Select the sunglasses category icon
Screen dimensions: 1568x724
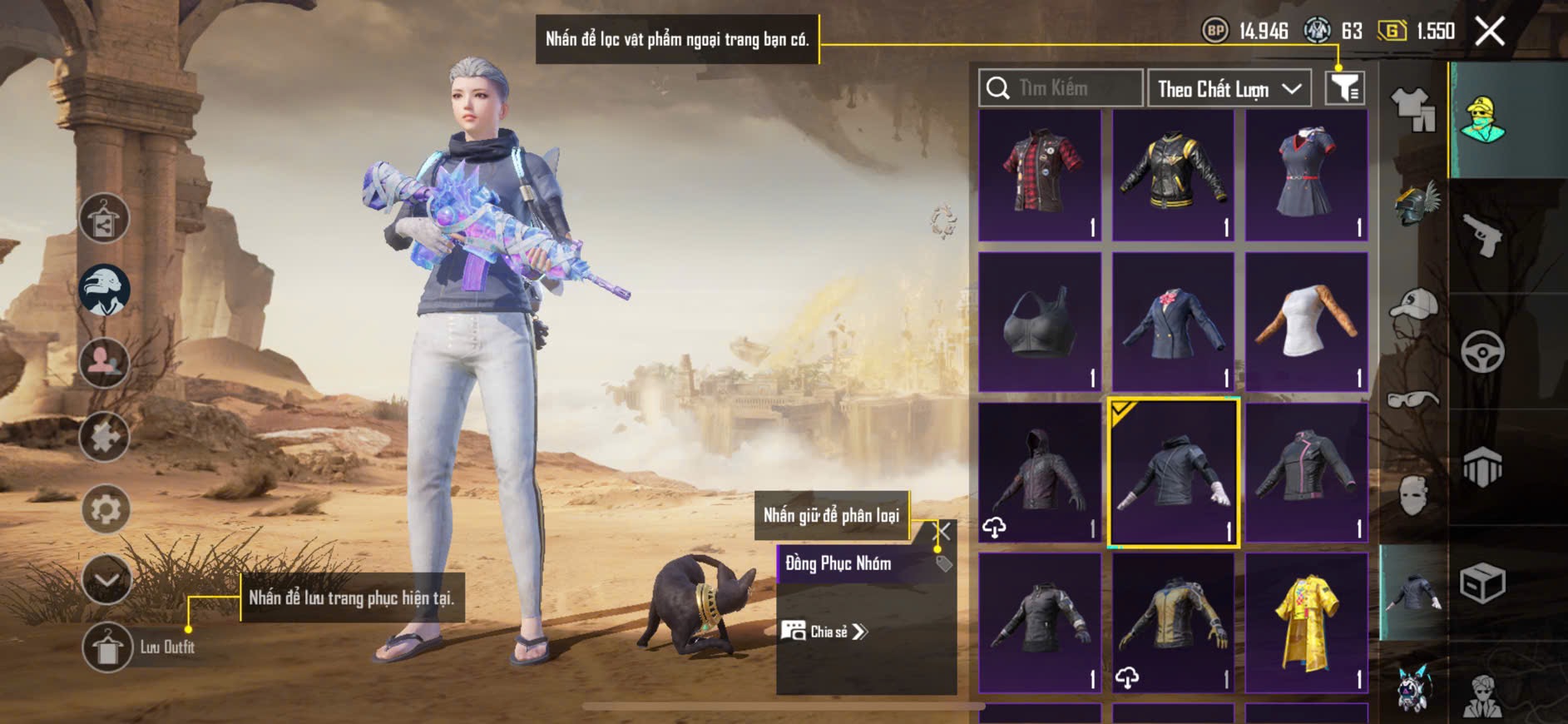[x=1412, y=399]
